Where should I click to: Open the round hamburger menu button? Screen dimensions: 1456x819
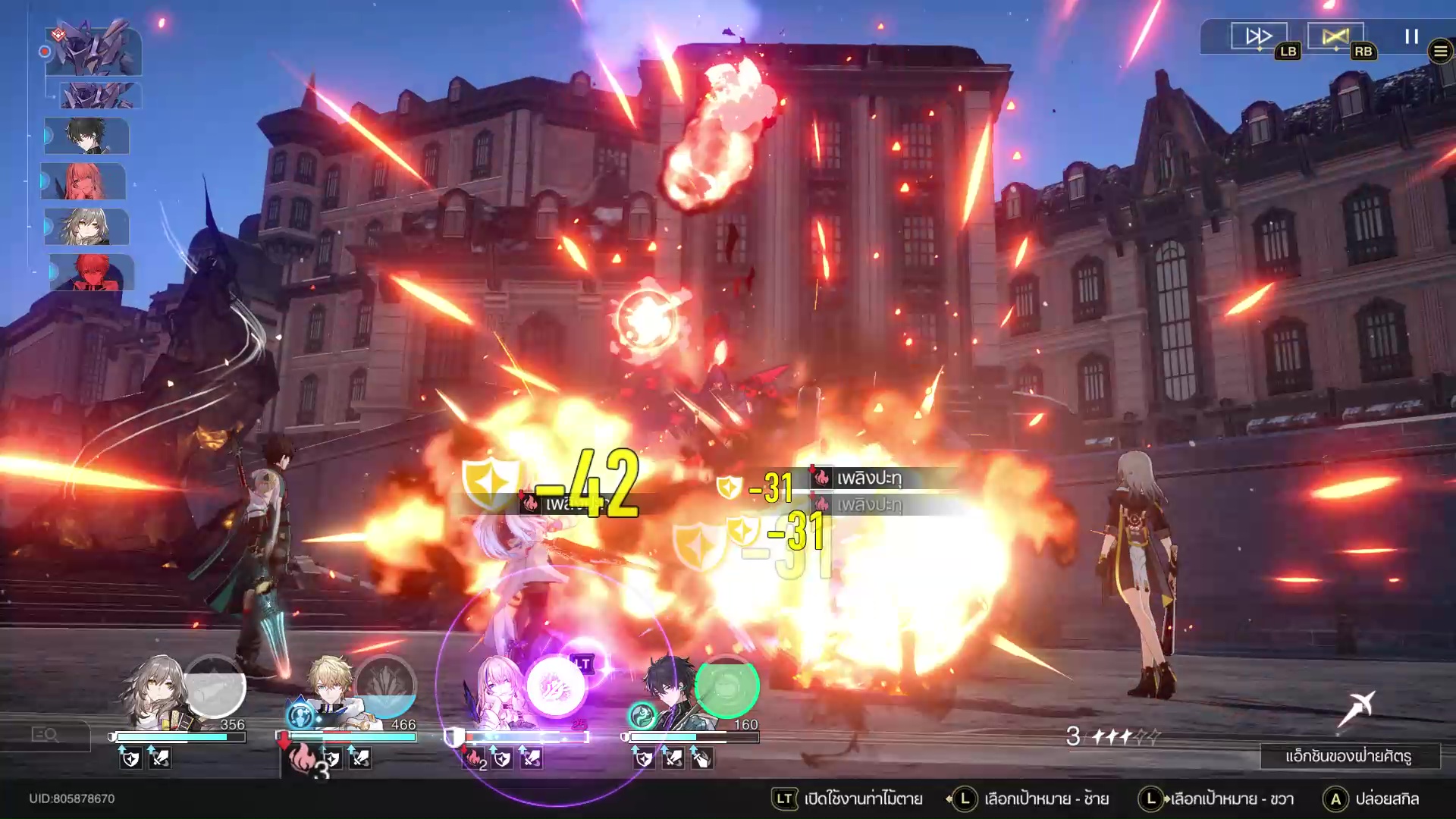pyautogui.click(x=1440, y=52)
